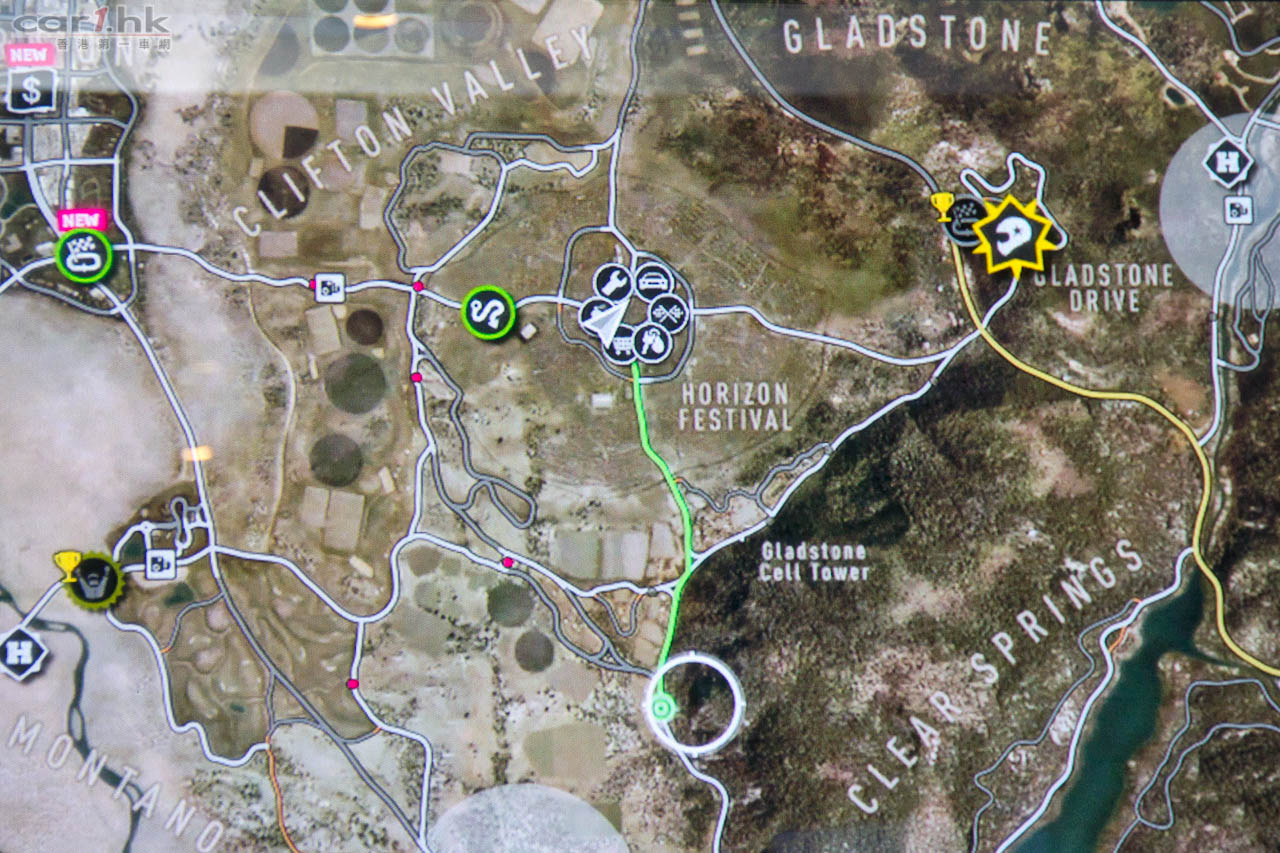Choose the new green circuit race marker

pyautogui.click(x=85, y=255)
